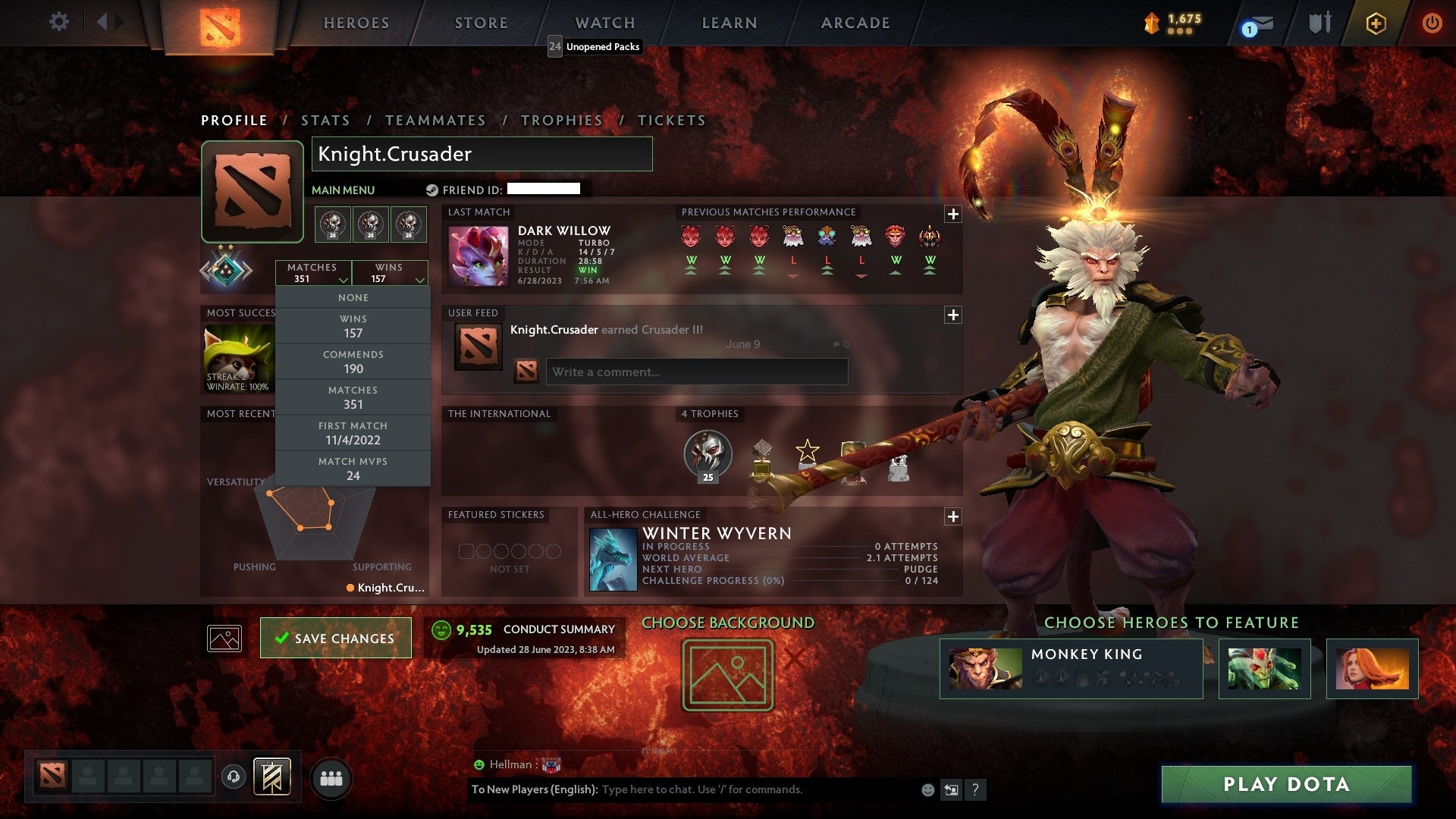Open the friends list people icon

click(x=331, y=777)
